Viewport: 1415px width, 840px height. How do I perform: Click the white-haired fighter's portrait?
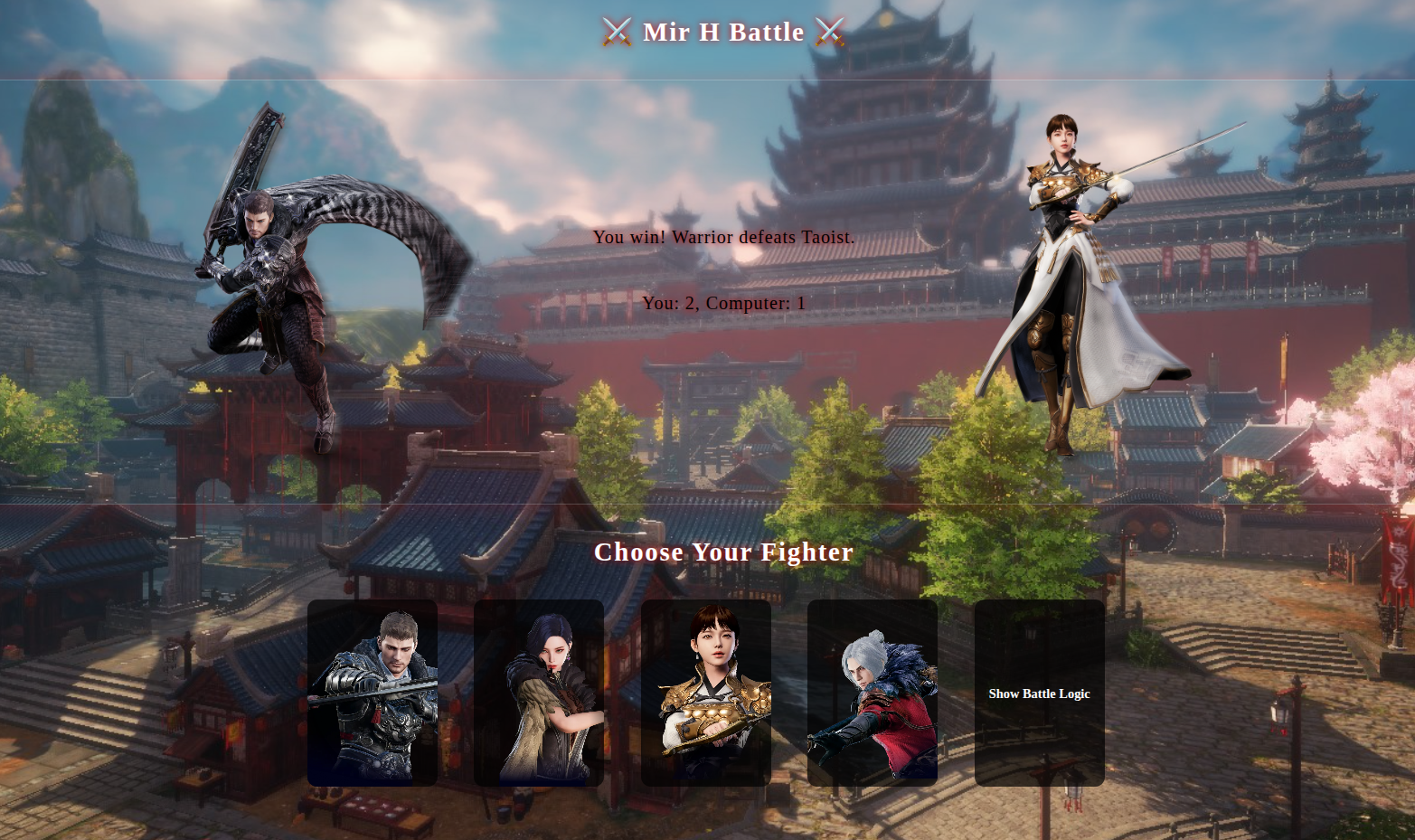872,692
